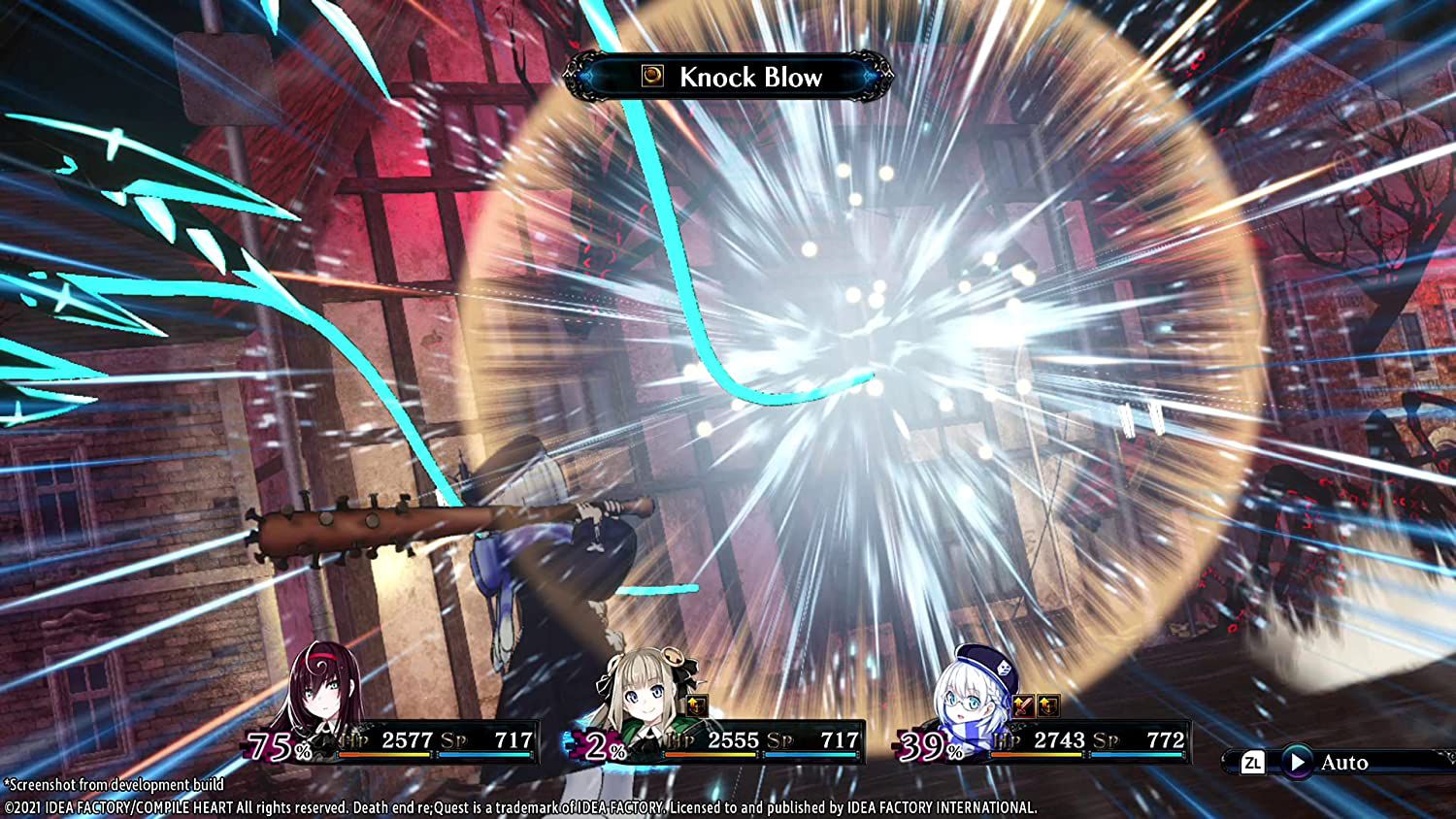Click the Knock Blow skill icon

click(652, 77)
